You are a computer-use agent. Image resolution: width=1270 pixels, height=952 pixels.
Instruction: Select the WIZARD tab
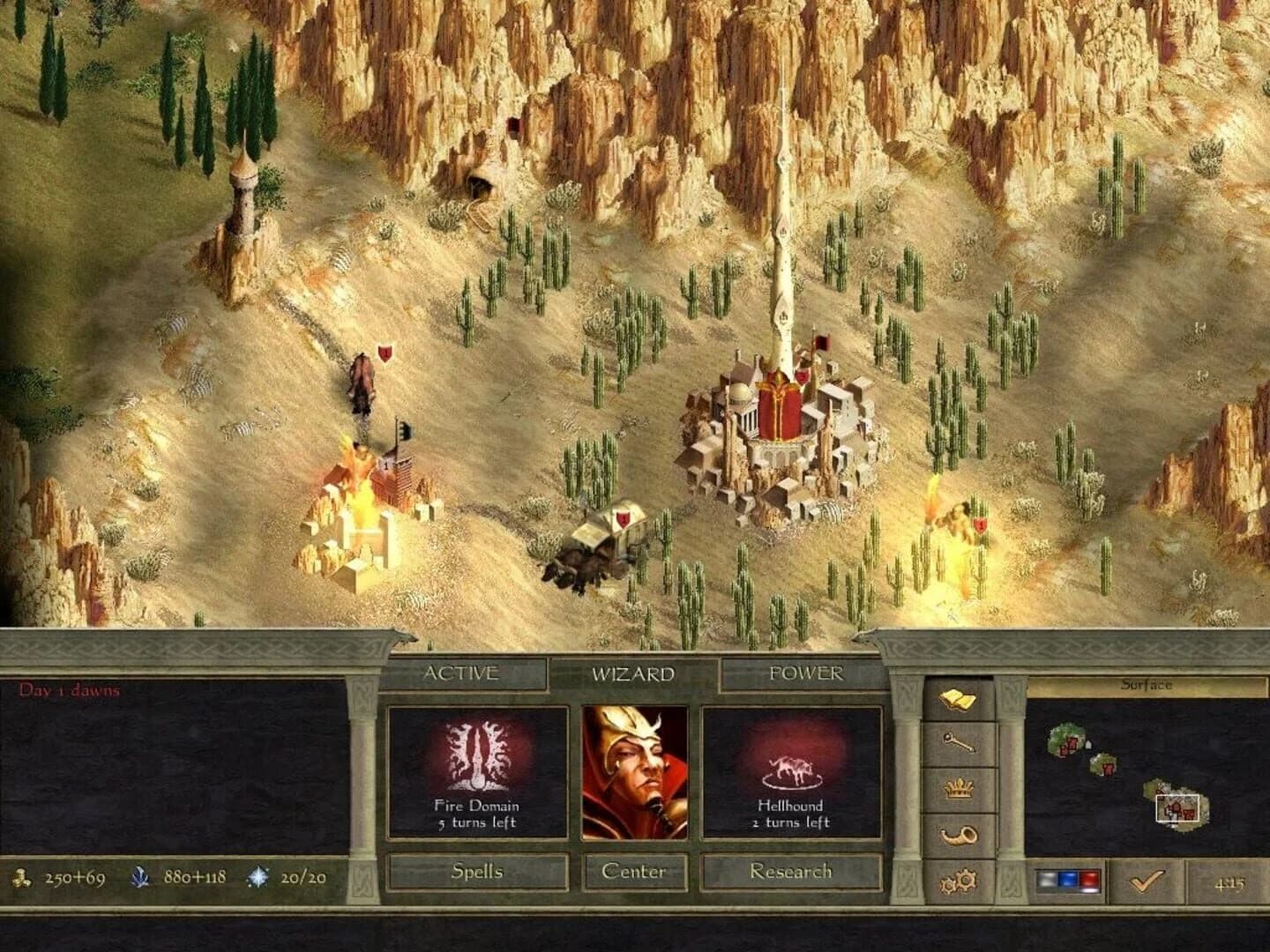pyautogui.click(x=632, y=672)
